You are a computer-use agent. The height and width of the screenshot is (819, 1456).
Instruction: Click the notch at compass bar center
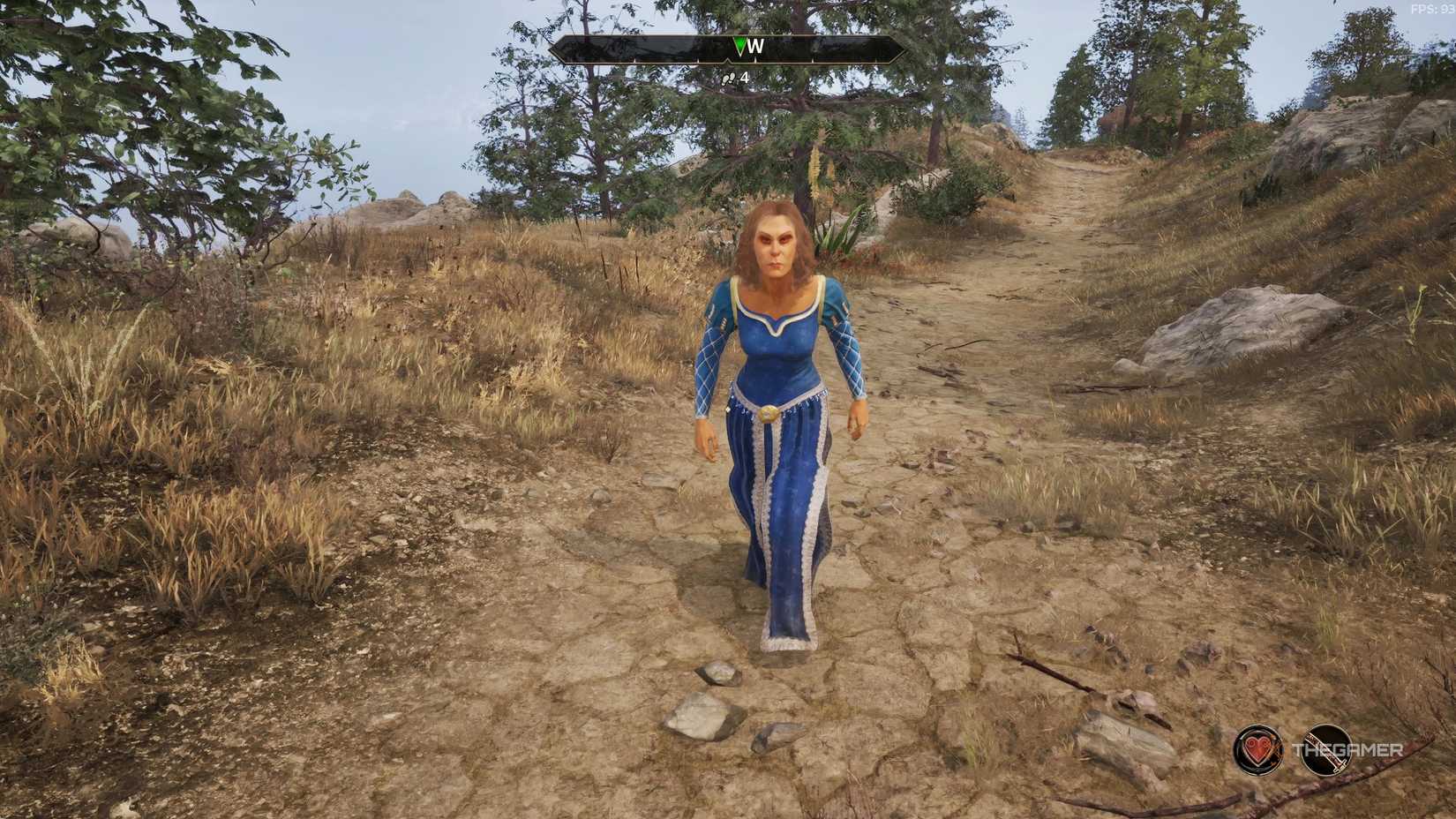(728, 62)
